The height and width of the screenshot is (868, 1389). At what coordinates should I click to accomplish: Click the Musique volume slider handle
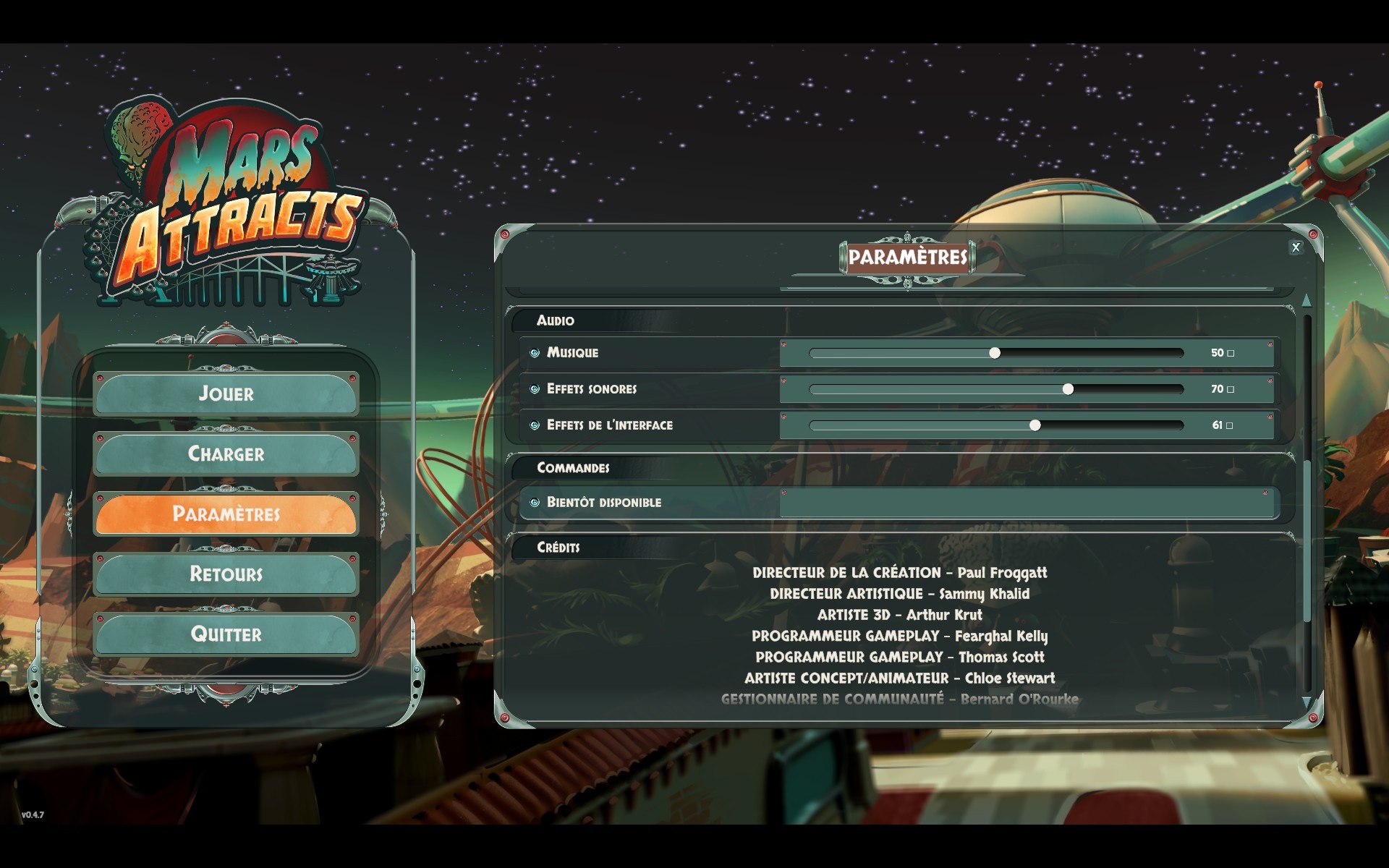[x=995, y=353]
